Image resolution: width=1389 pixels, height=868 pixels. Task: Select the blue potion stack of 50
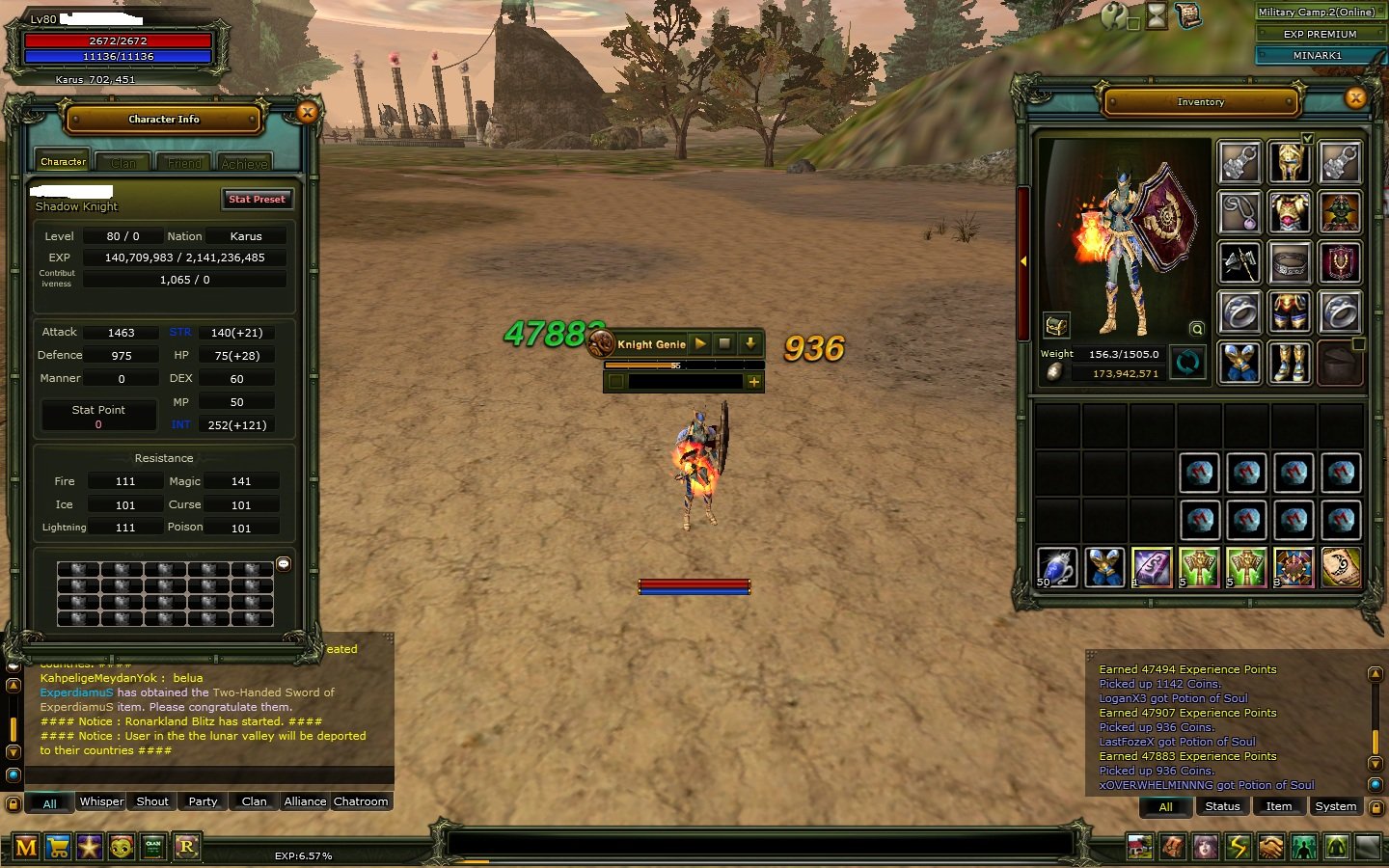(x=1056, y=567)
